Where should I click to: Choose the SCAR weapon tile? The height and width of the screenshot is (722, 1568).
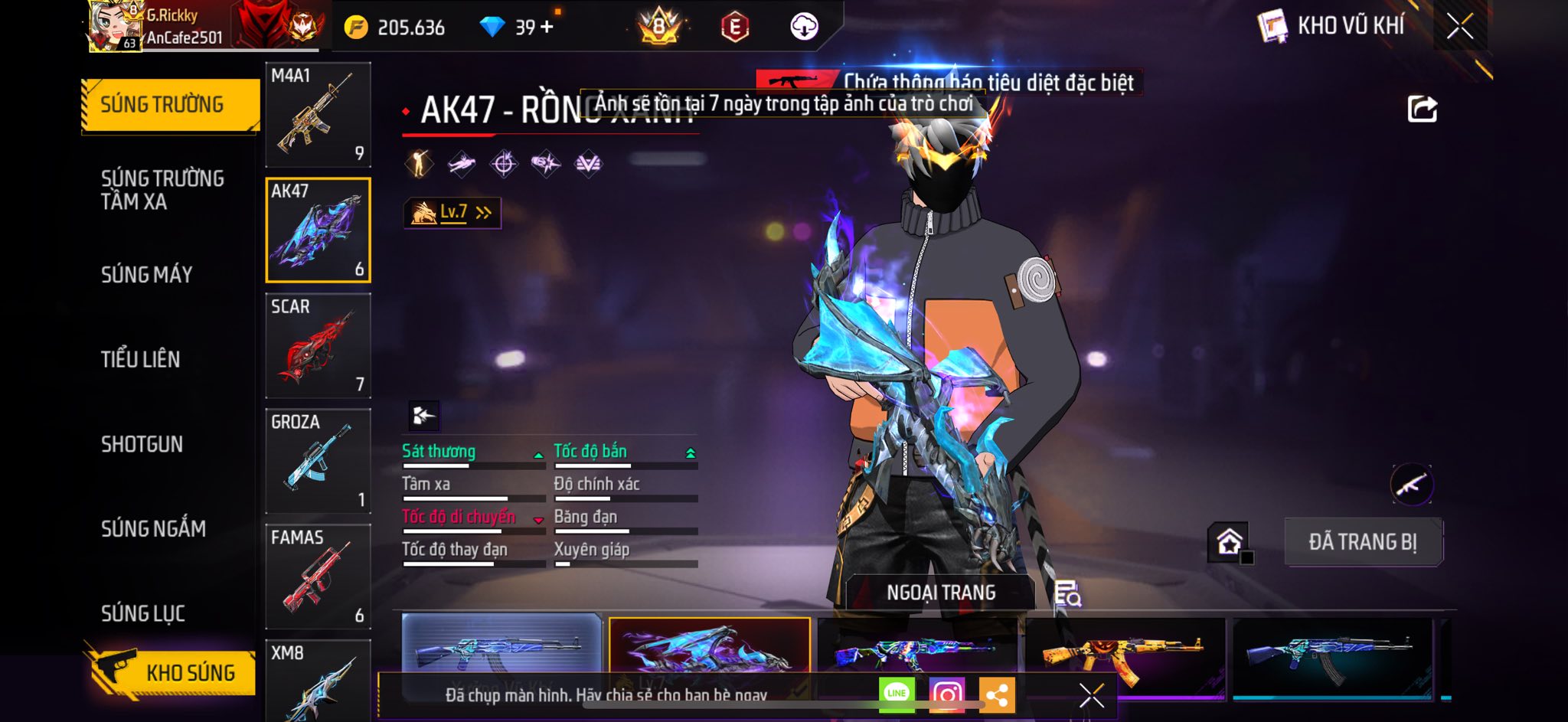[x=318, y=345]
